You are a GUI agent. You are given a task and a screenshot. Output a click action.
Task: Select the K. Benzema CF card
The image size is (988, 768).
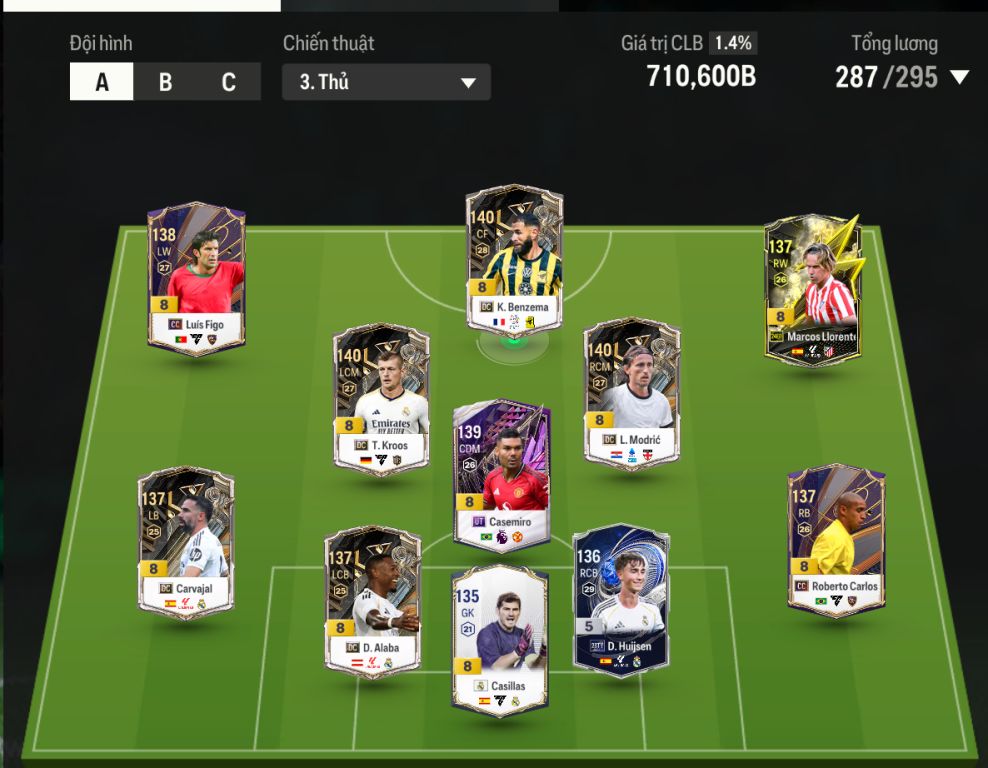[x=514, y=258]
